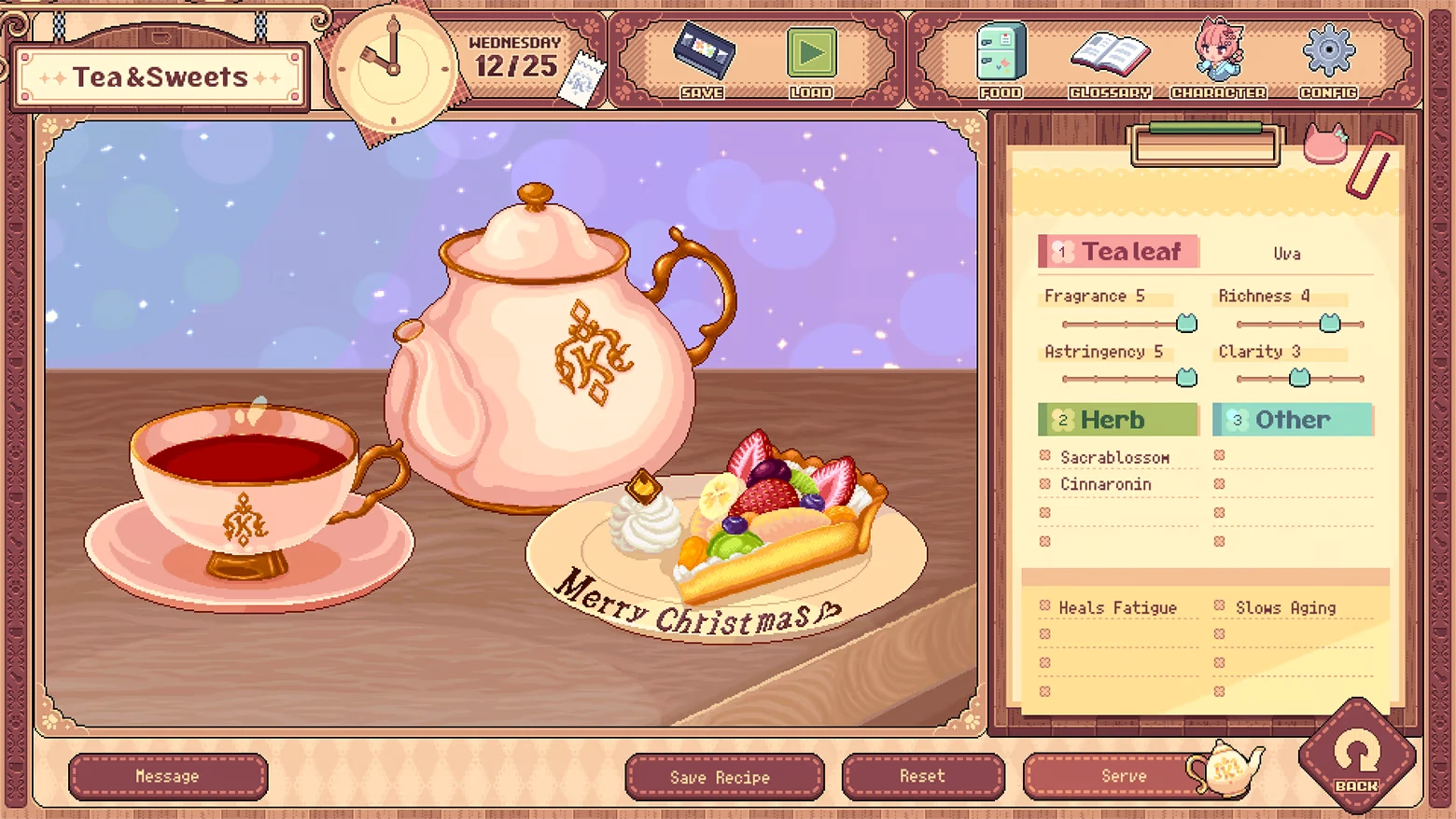Click Save Recipe
Image resolution: width=1456 pixels, height=819 pixels.
pyautogui.click(x=724, y=776)
